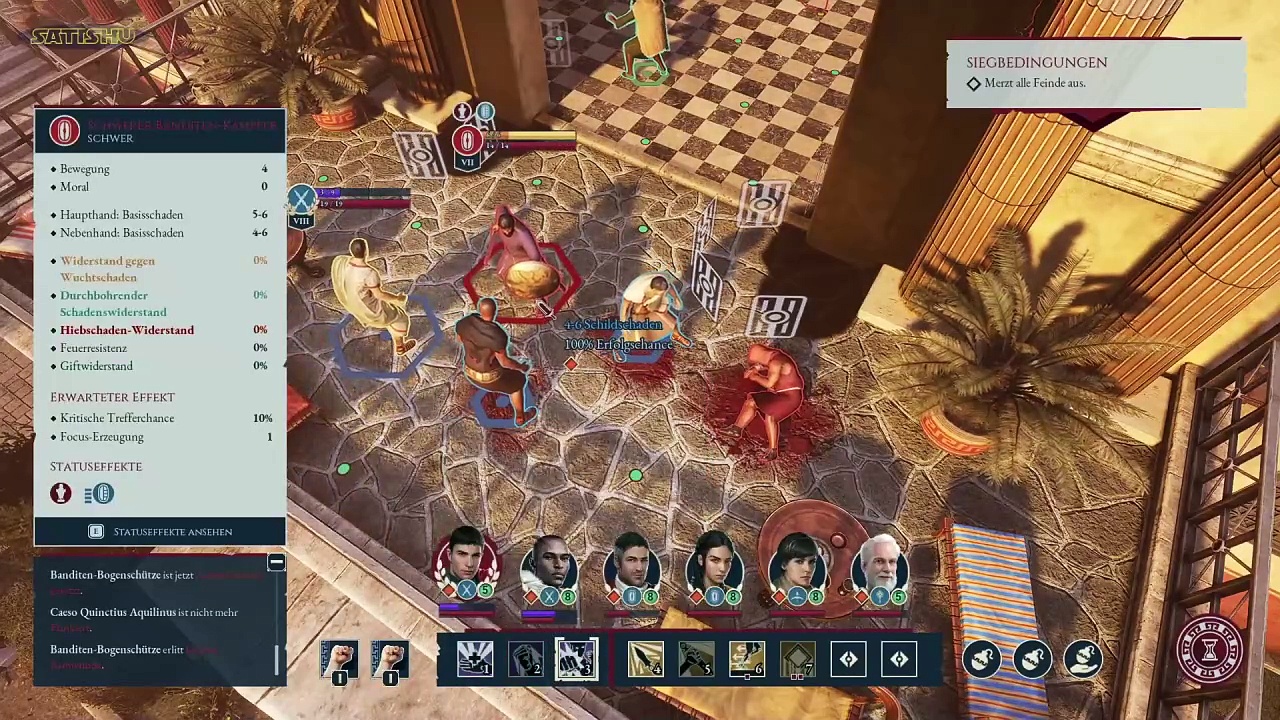Select the ability in slot 6
1280x720 pixels.
747,659
